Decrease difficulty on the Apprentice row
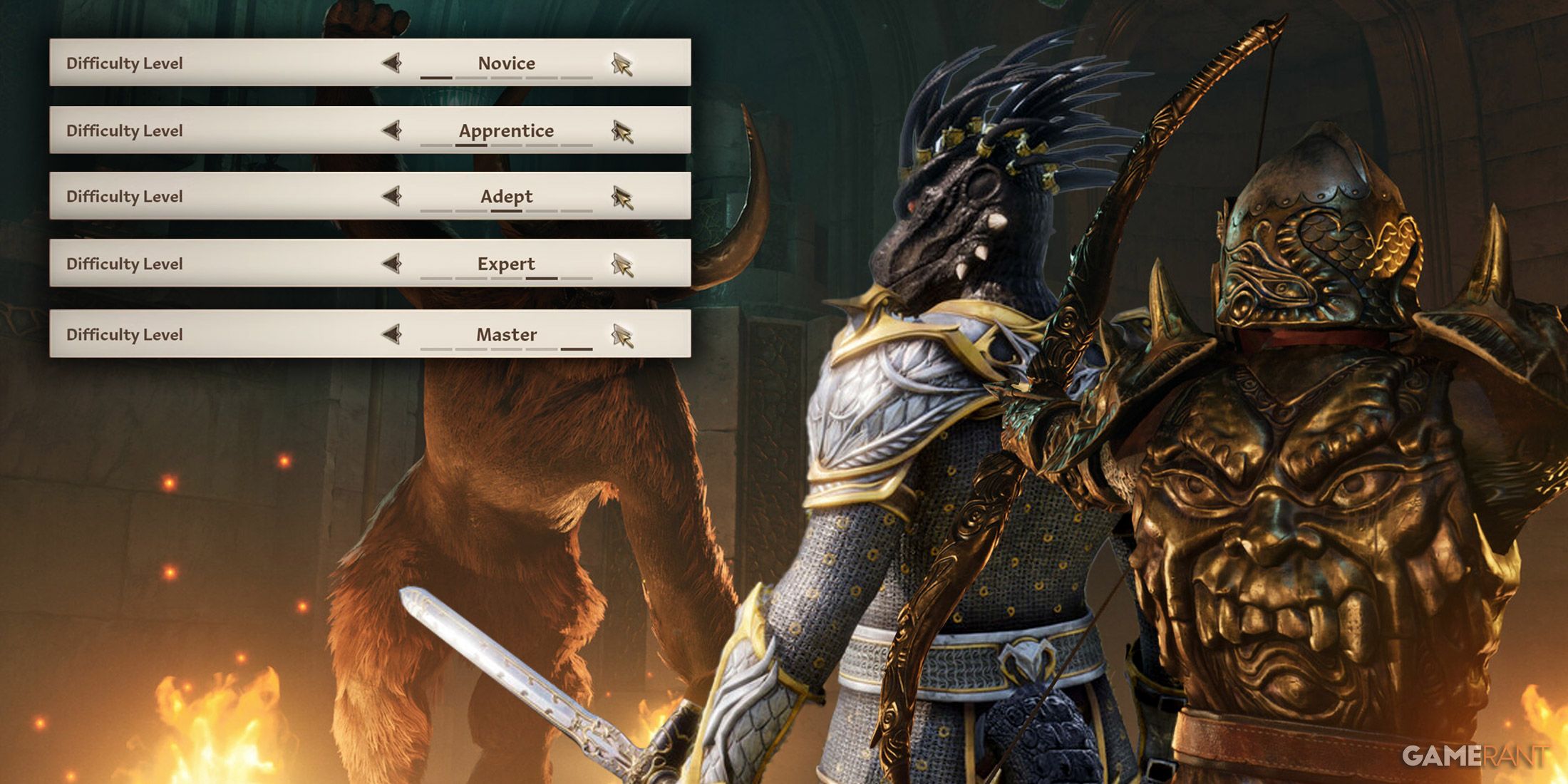Viewport: 1568px width, 784px height. tap(392, 130)
